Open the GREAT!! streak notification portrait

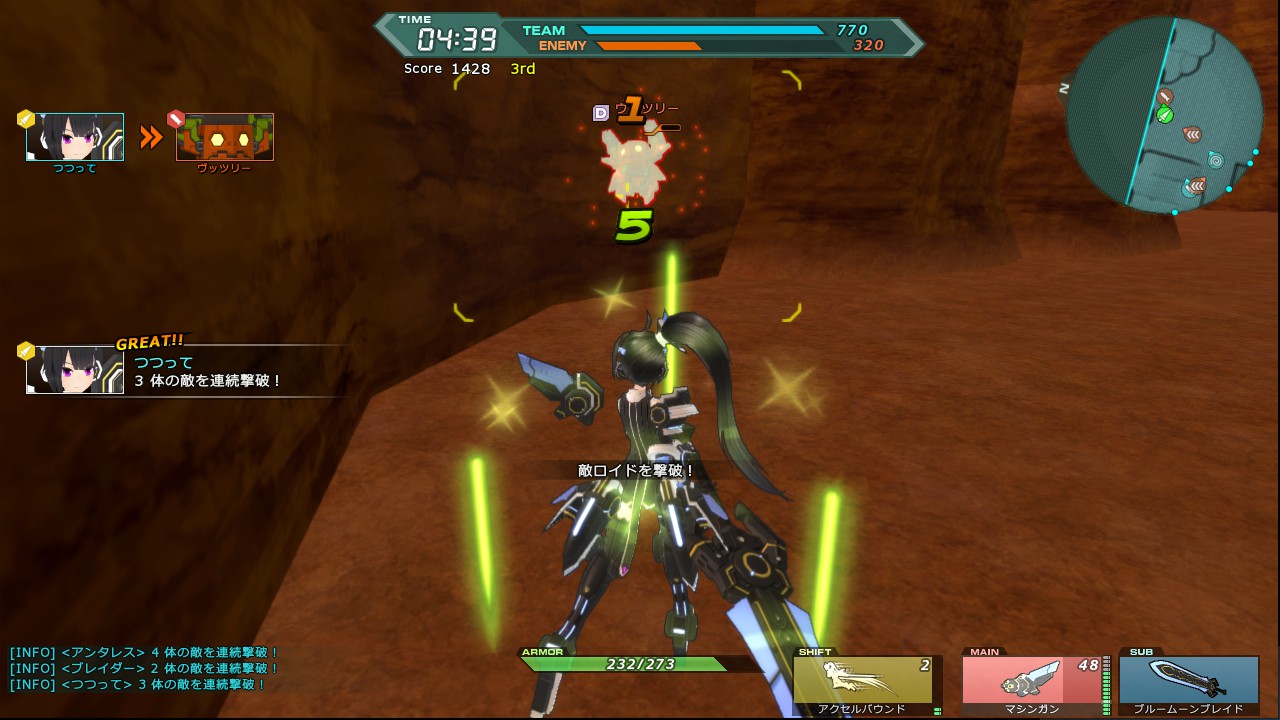tap(75, 369)
